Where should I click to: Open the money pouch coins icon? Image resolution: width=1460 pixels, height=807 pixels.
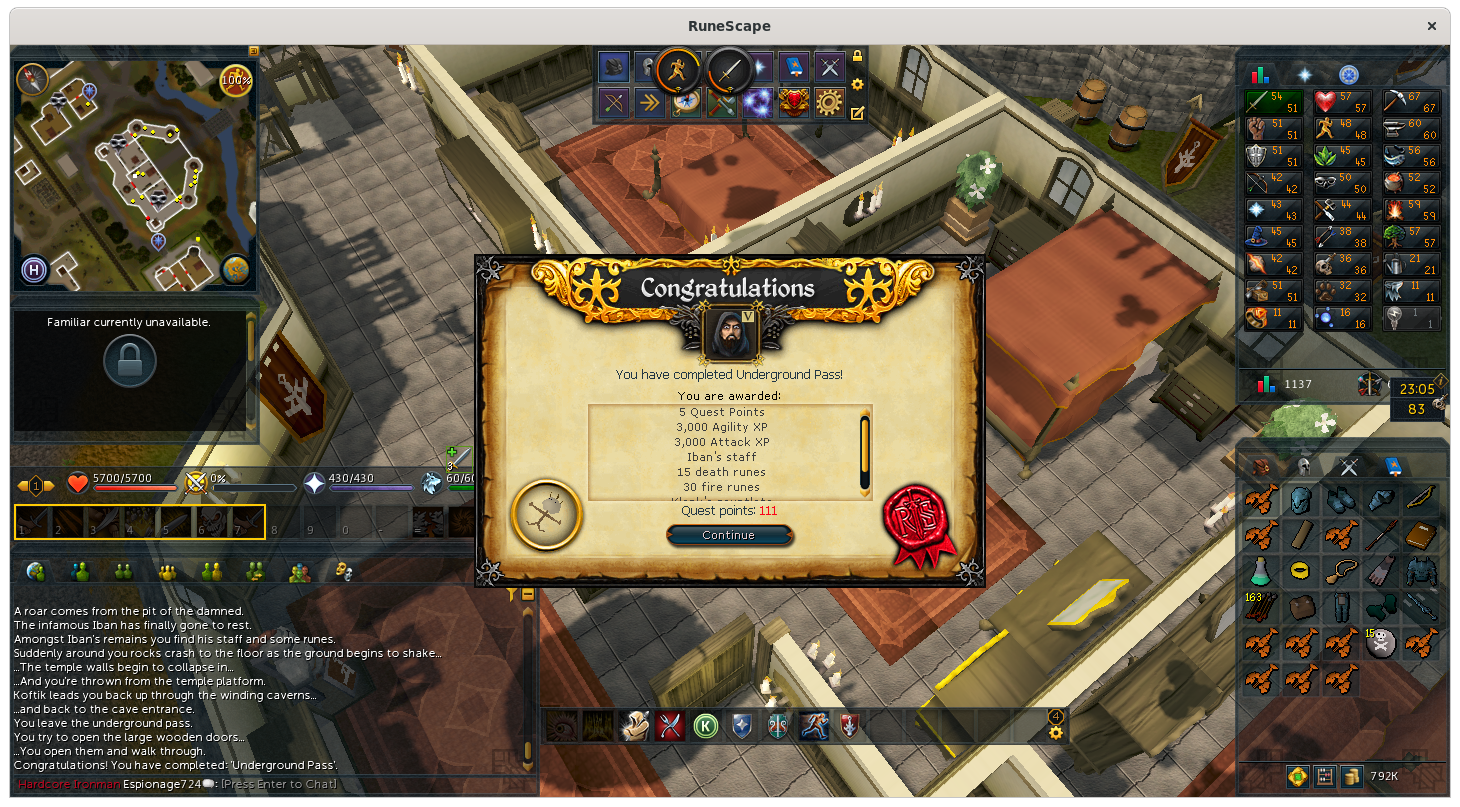click(1352, 776)
